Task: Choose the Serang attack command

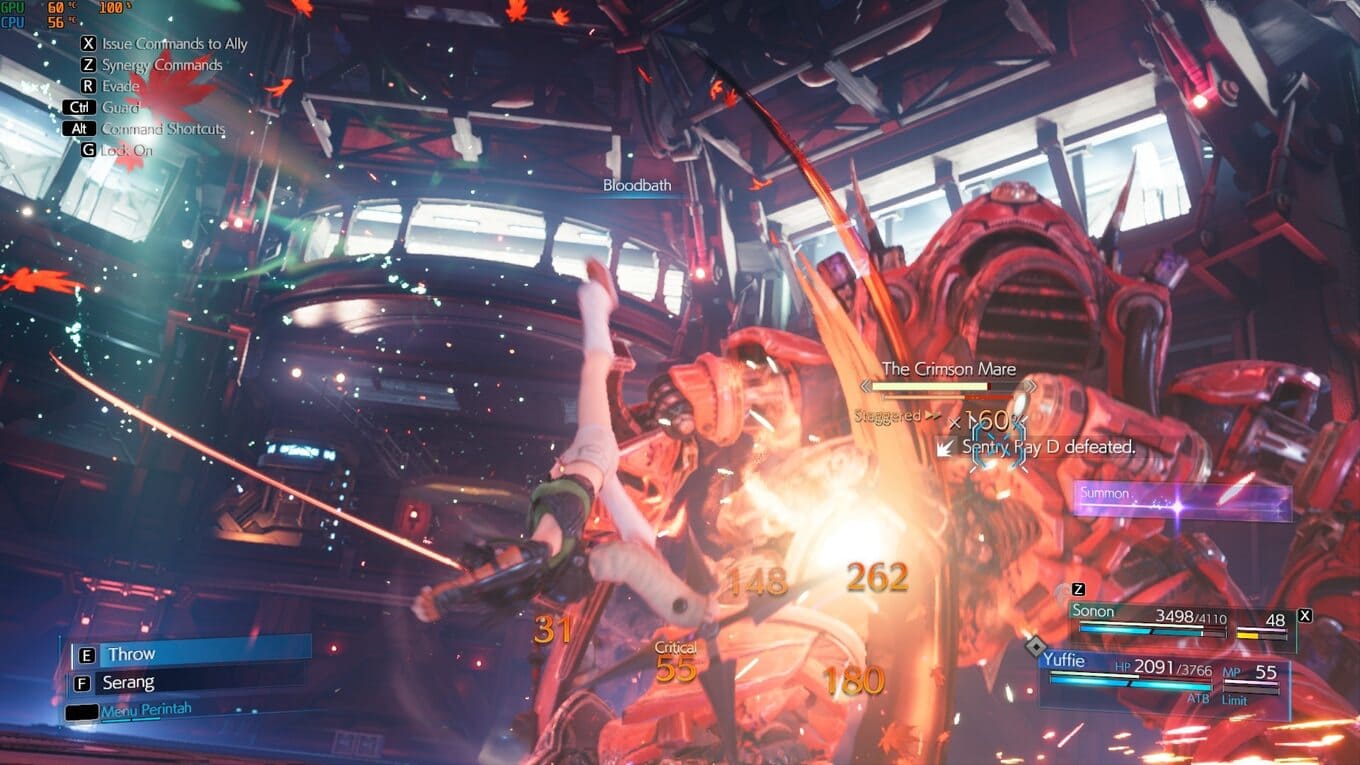Action: tap(190, 683)
